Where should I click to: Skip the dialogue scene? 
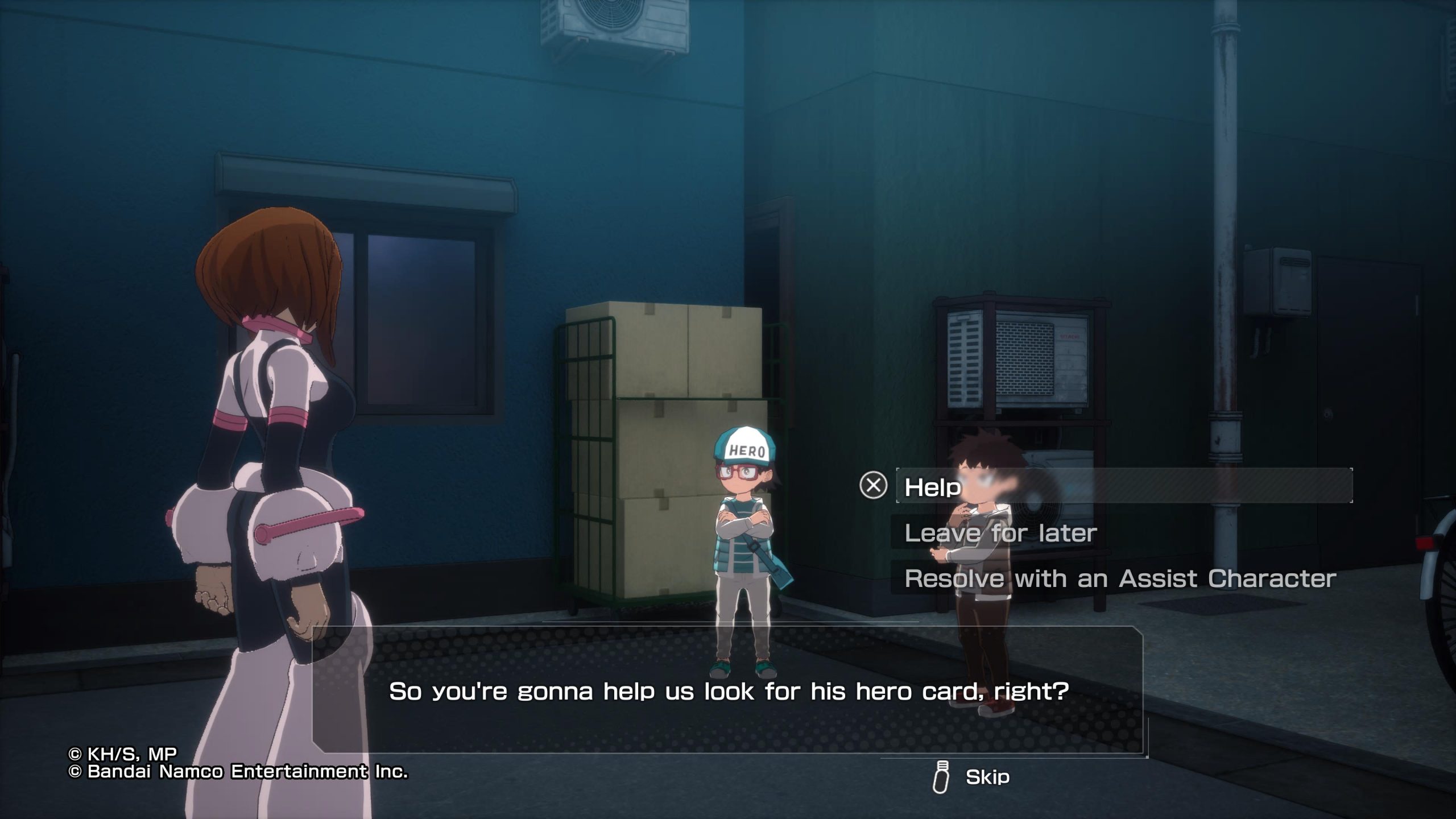tap(987, 777)
